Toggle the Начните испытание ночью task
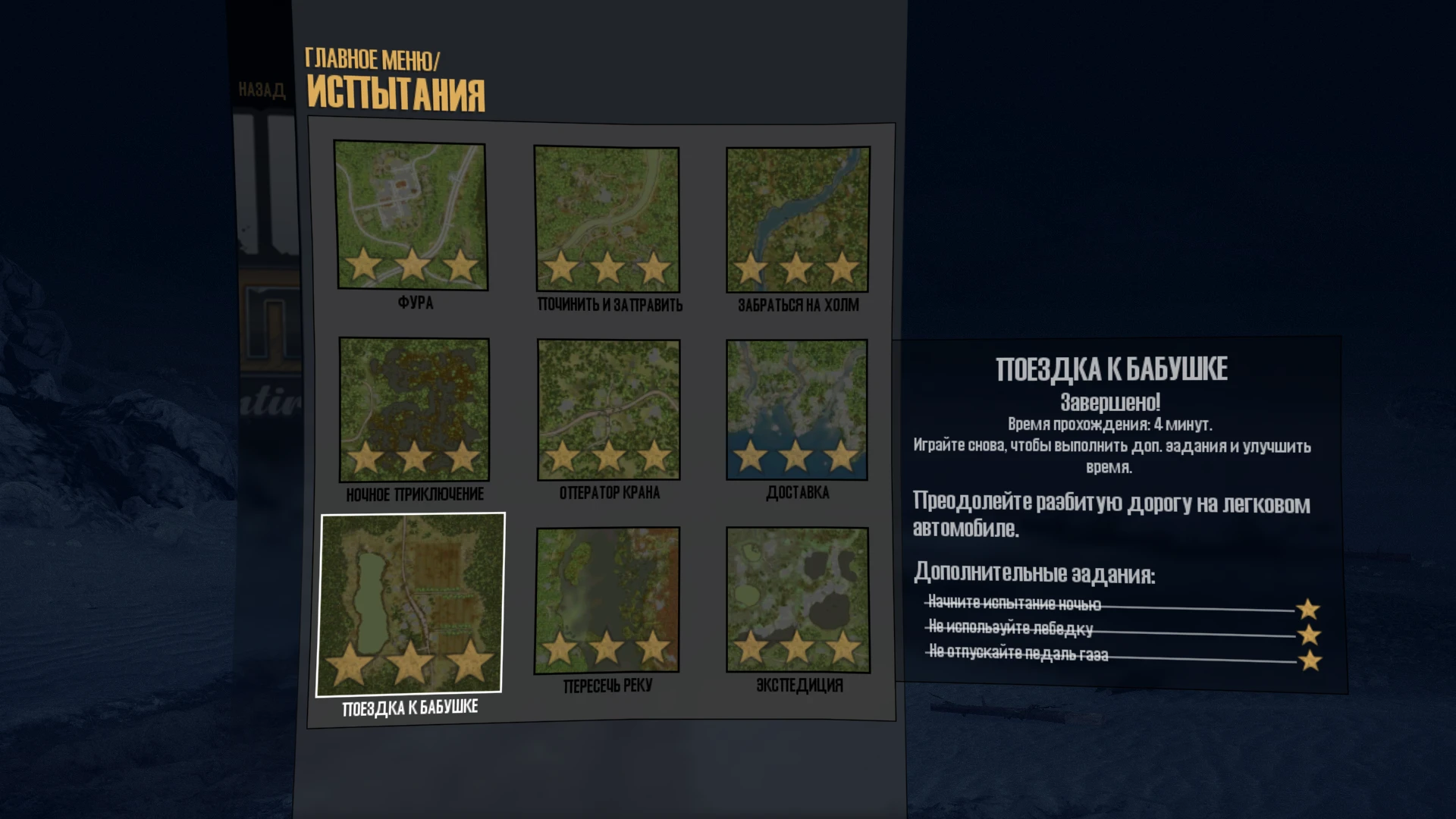 (1014, 604)
